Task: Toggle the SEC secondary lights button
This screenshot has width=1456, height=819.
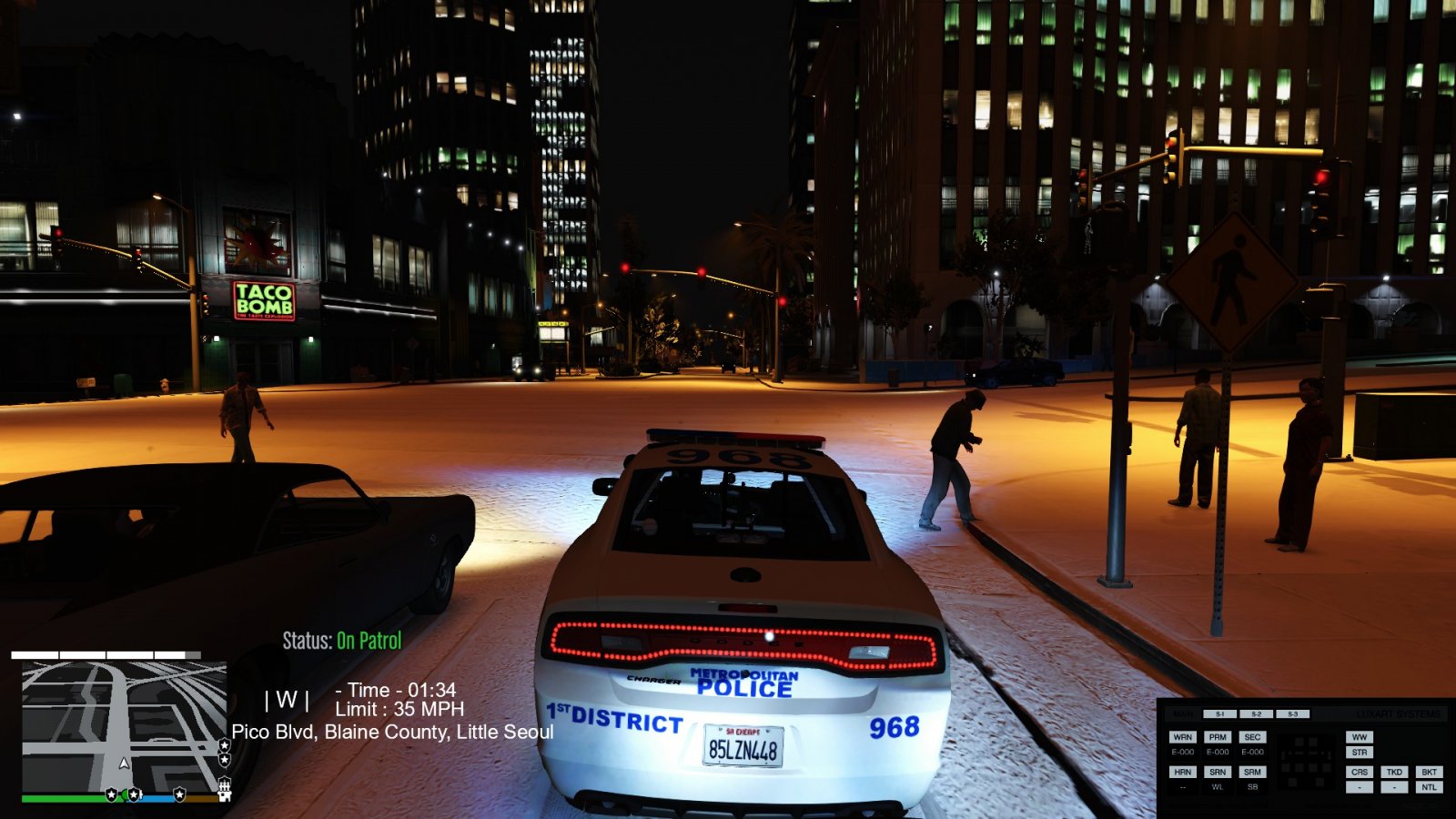Action: point(1252,737)
